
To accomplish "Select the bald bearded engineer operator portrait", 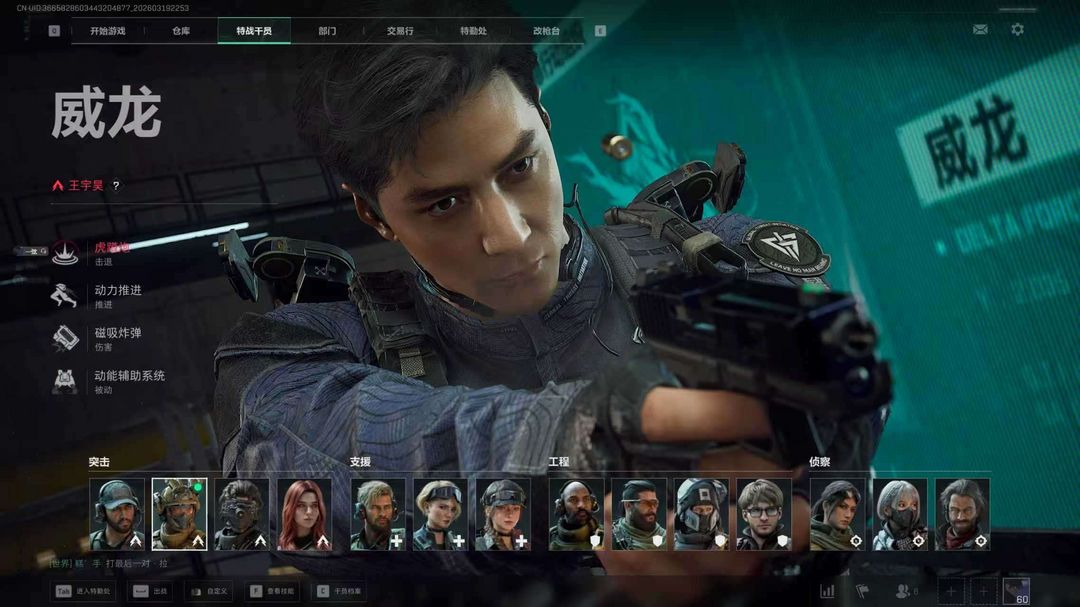I will (x=576, y=514).
